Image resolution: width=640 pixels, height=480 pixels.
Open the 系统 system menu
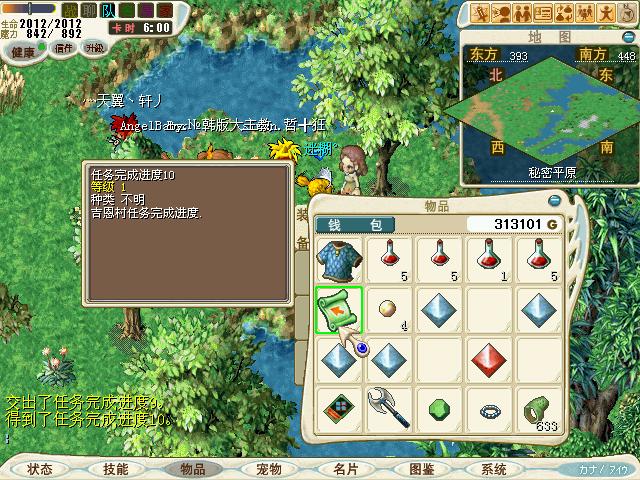tap(495, 468)
